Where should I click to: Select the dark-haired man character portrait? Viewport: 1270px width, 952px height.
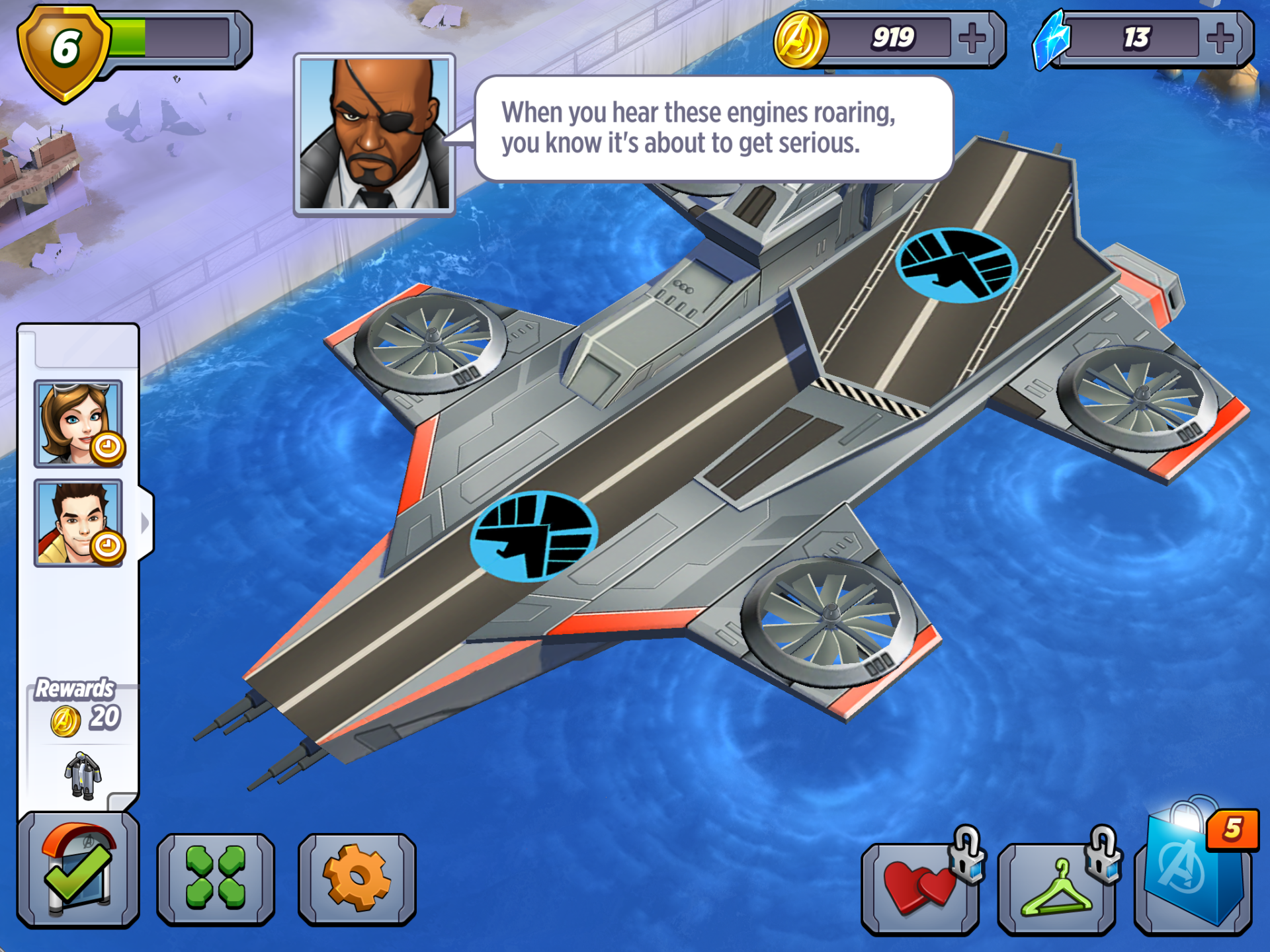tap(78, 523)
